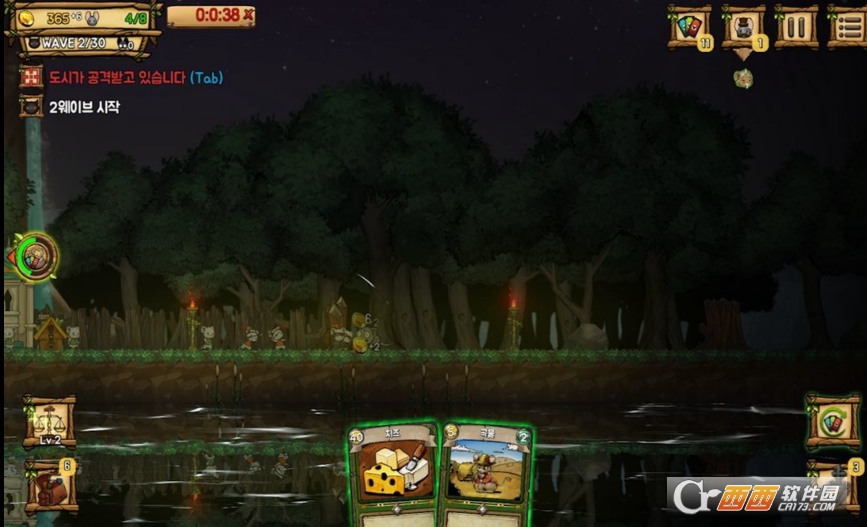Image resolution: width=867 pixels, height=527 pixels.
Task: Click the wave 2 start notification
Action: point(83,106)
